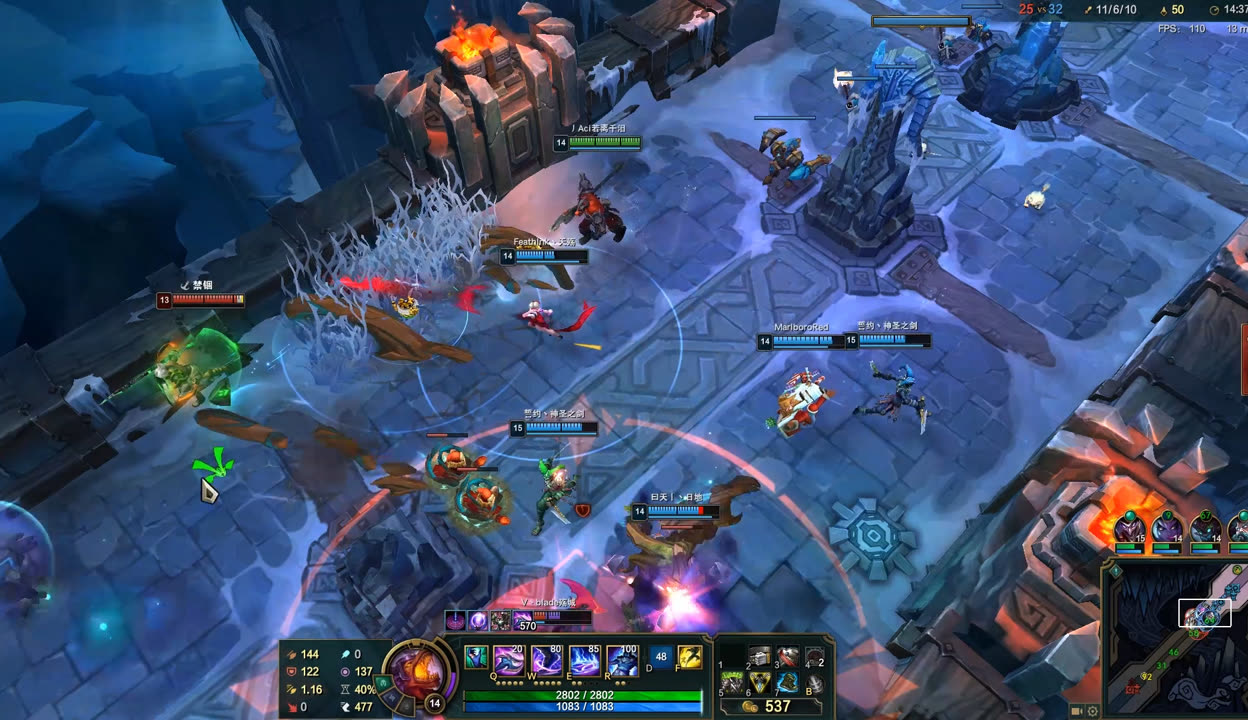Cast the yellow Flash summoner spell
Image resolution: width=1248 pixels, height=720 pixels.
point(689,658)
